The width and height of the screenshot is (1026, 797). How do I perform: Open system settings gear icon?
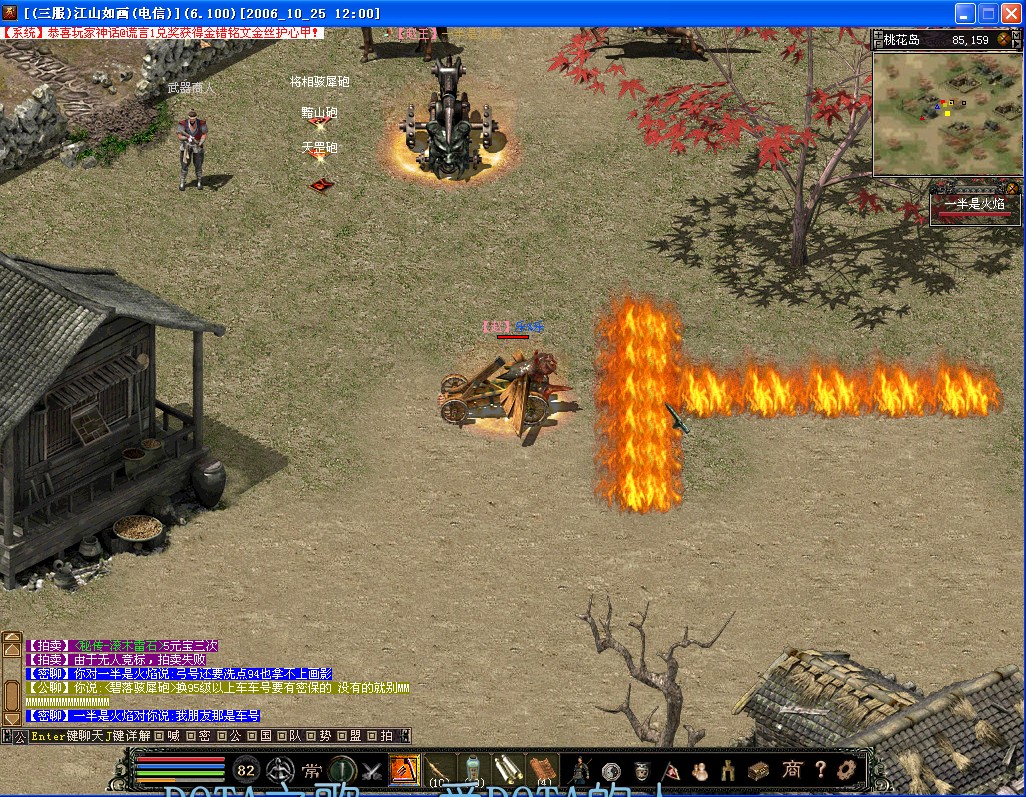(x=847, y=770)
